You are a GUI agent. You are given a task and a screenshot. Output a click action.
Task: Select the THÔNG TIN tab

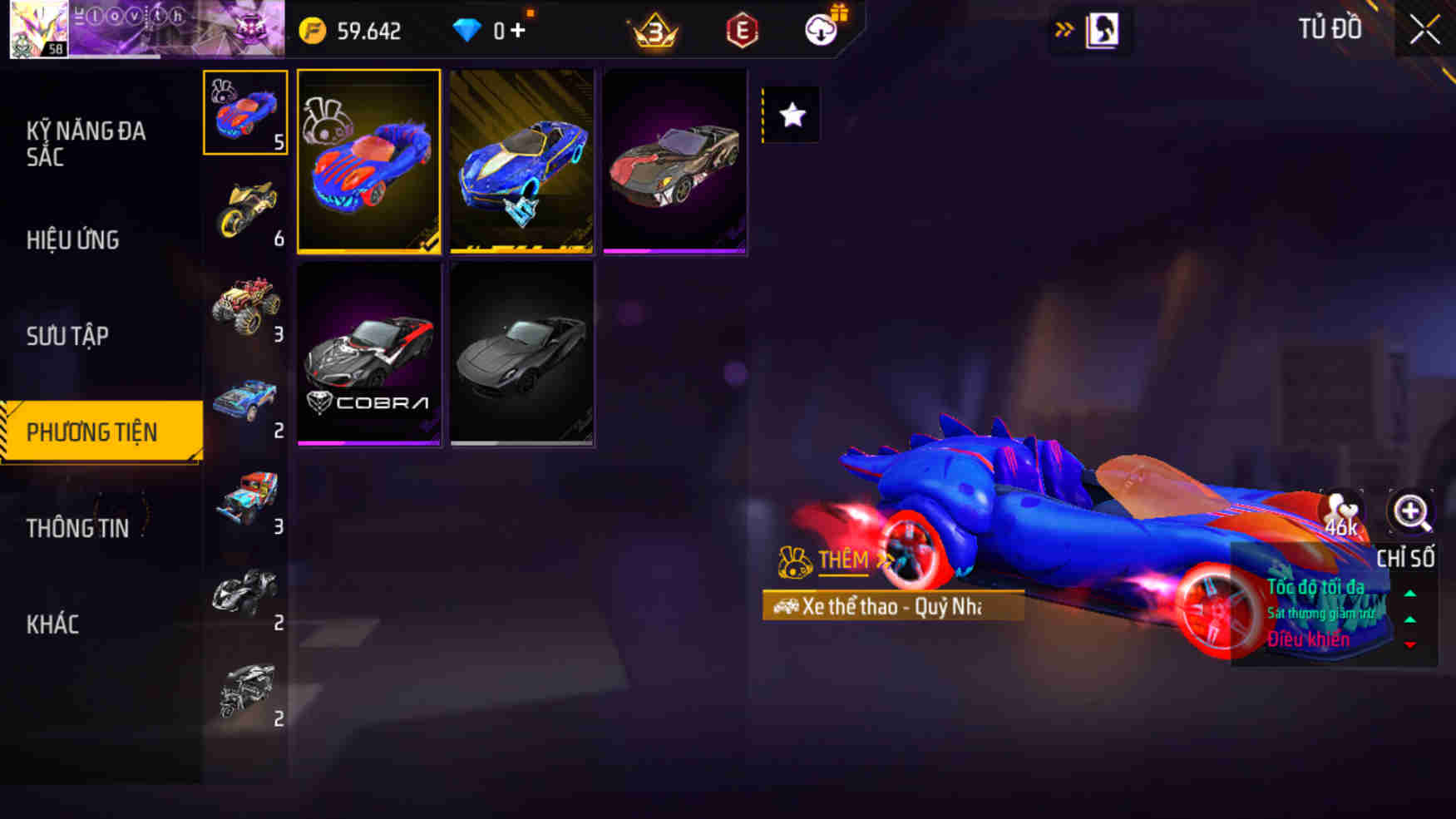[x=78, y=528]
